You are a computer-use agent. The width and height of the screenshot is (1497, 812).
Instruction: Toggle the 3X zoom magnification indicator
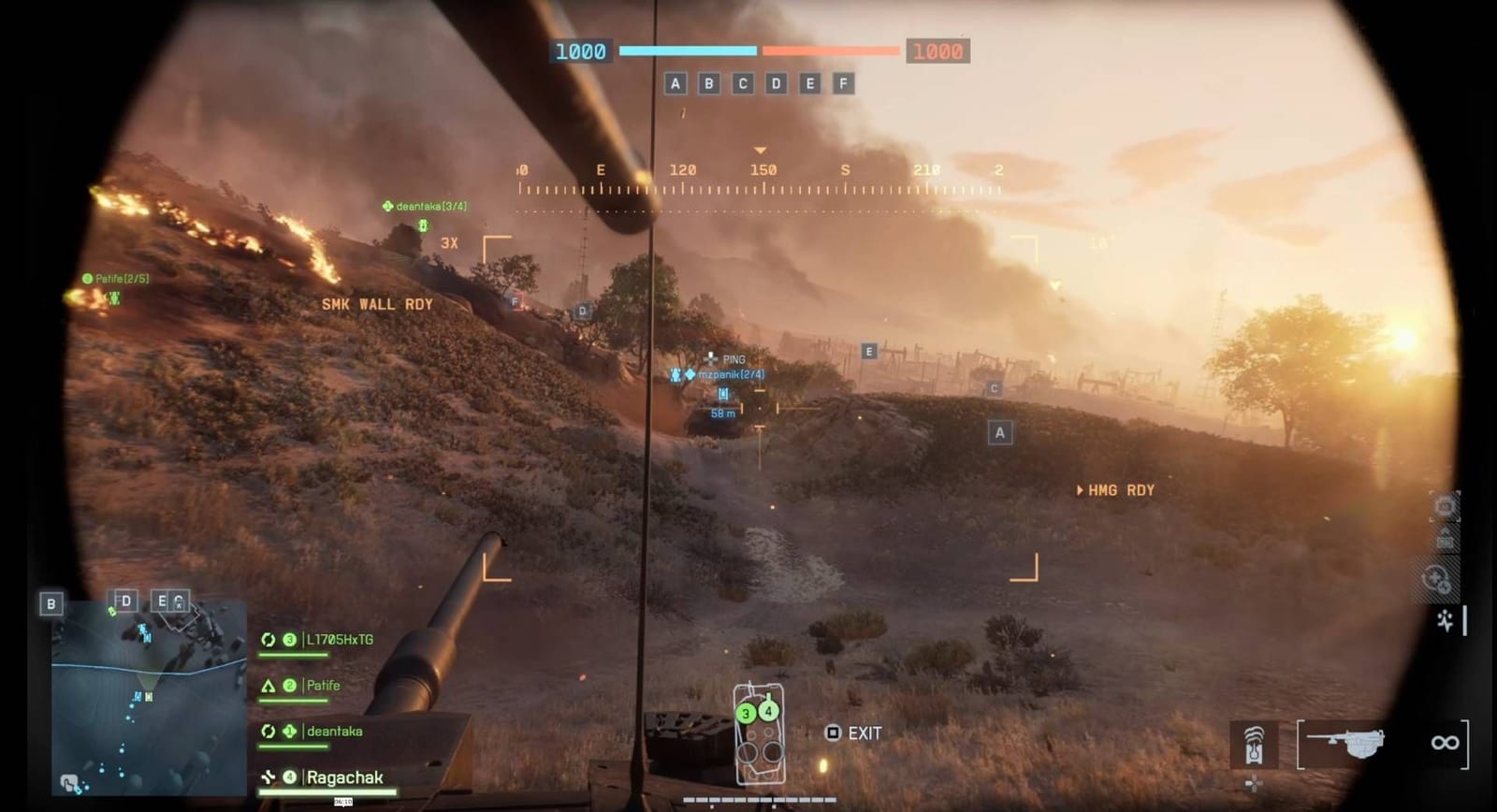point(448,243)
